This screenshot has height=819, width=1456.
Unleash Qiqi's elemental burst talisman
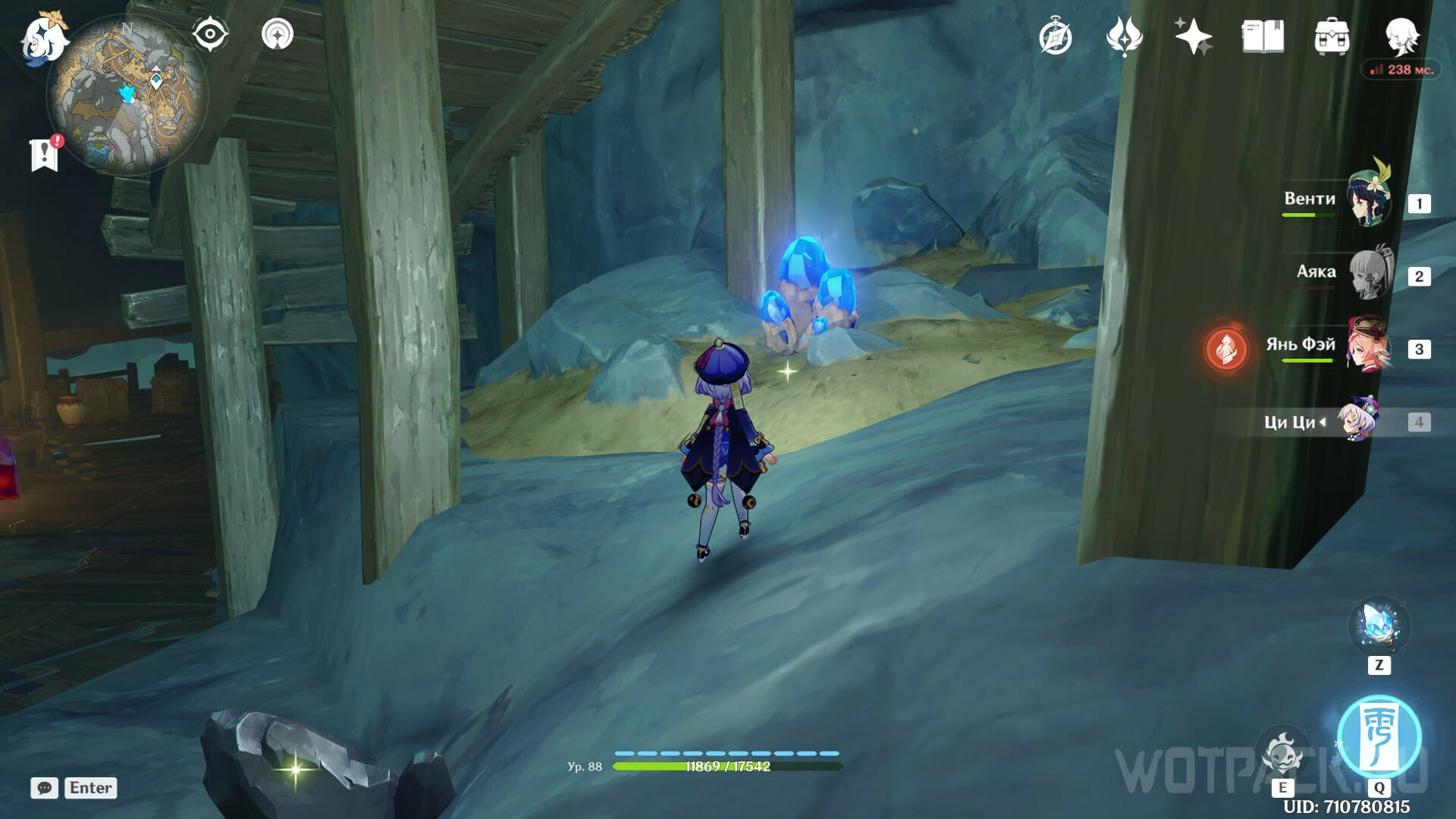tap(1379, 736)
